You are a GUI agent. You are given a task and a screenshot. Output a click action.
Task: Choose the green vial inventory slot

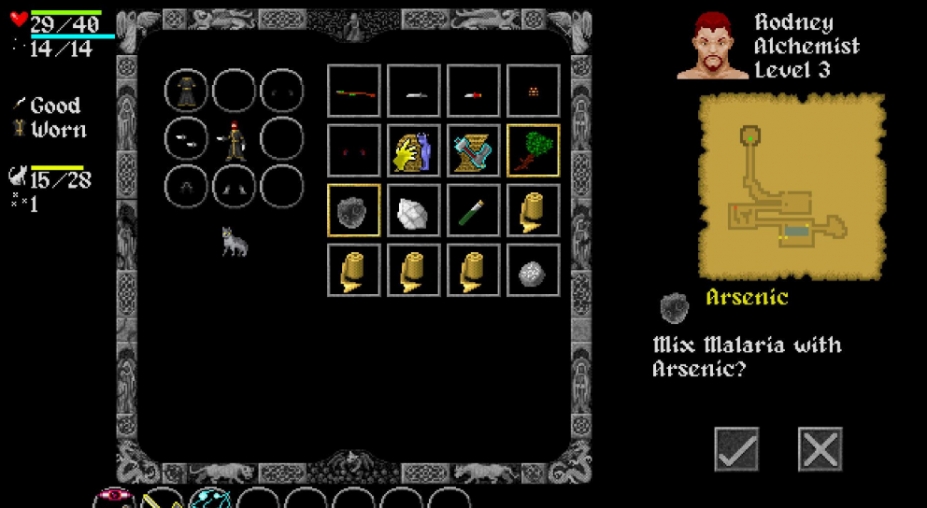tap(473, 210)
